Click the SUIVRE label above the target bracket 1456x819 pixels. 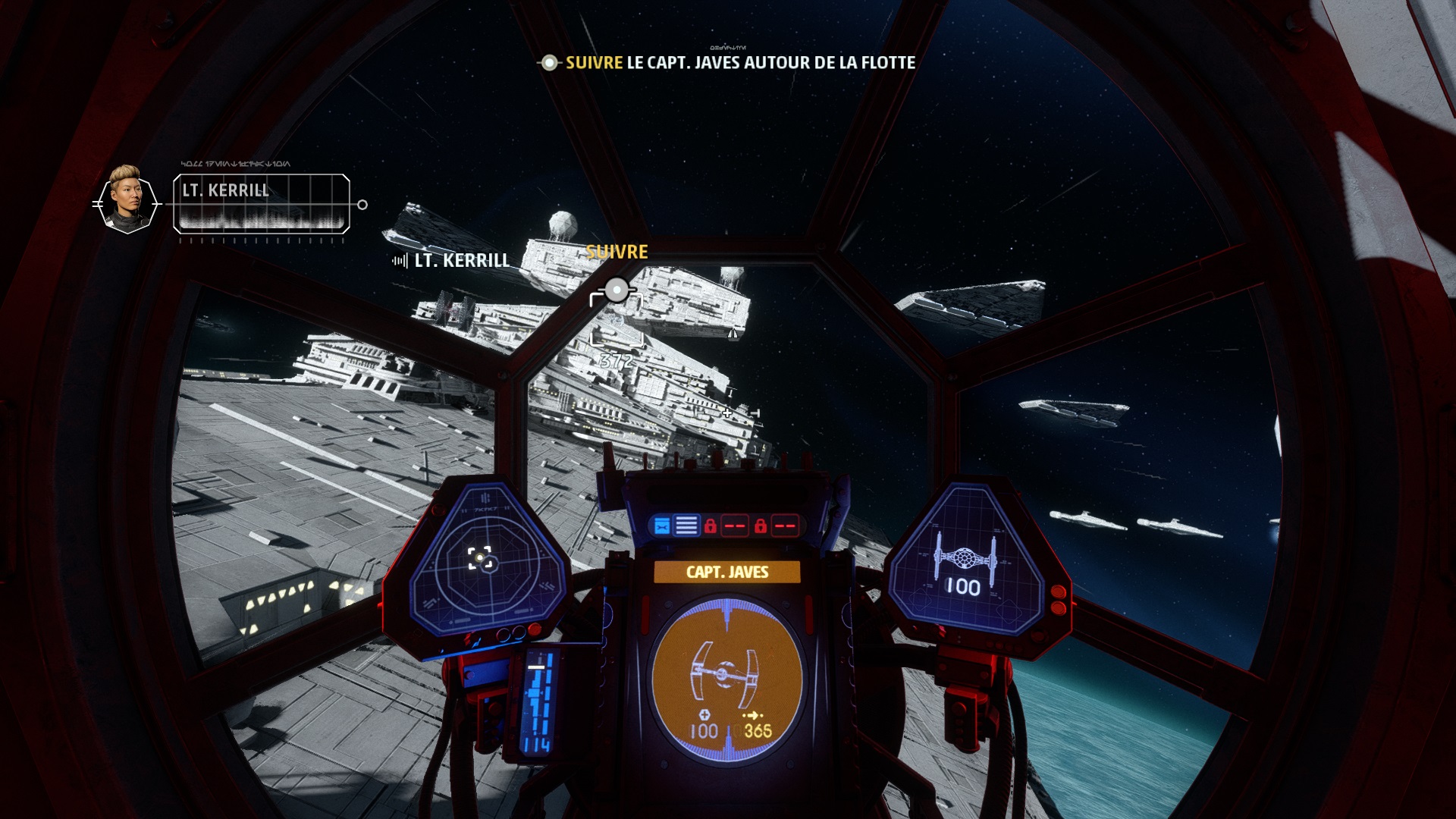click(617, 253)
